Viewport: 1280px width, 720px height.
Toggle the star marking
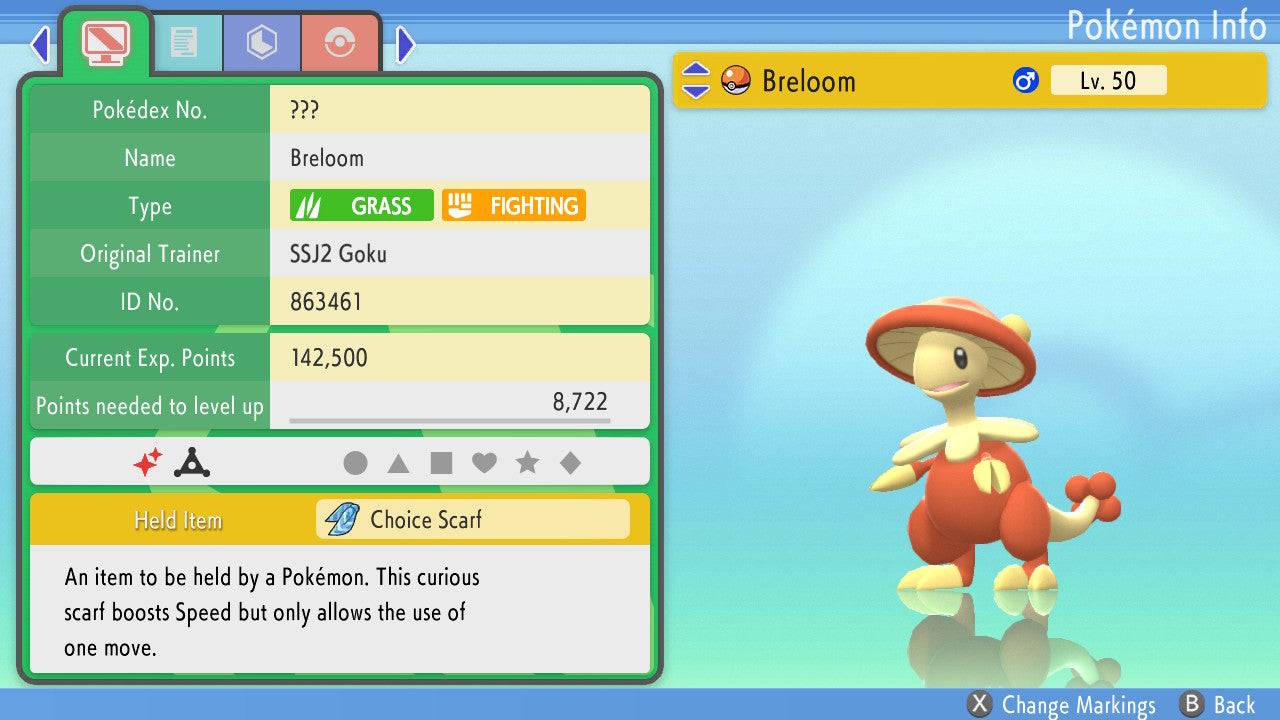(x=527, y=463)
